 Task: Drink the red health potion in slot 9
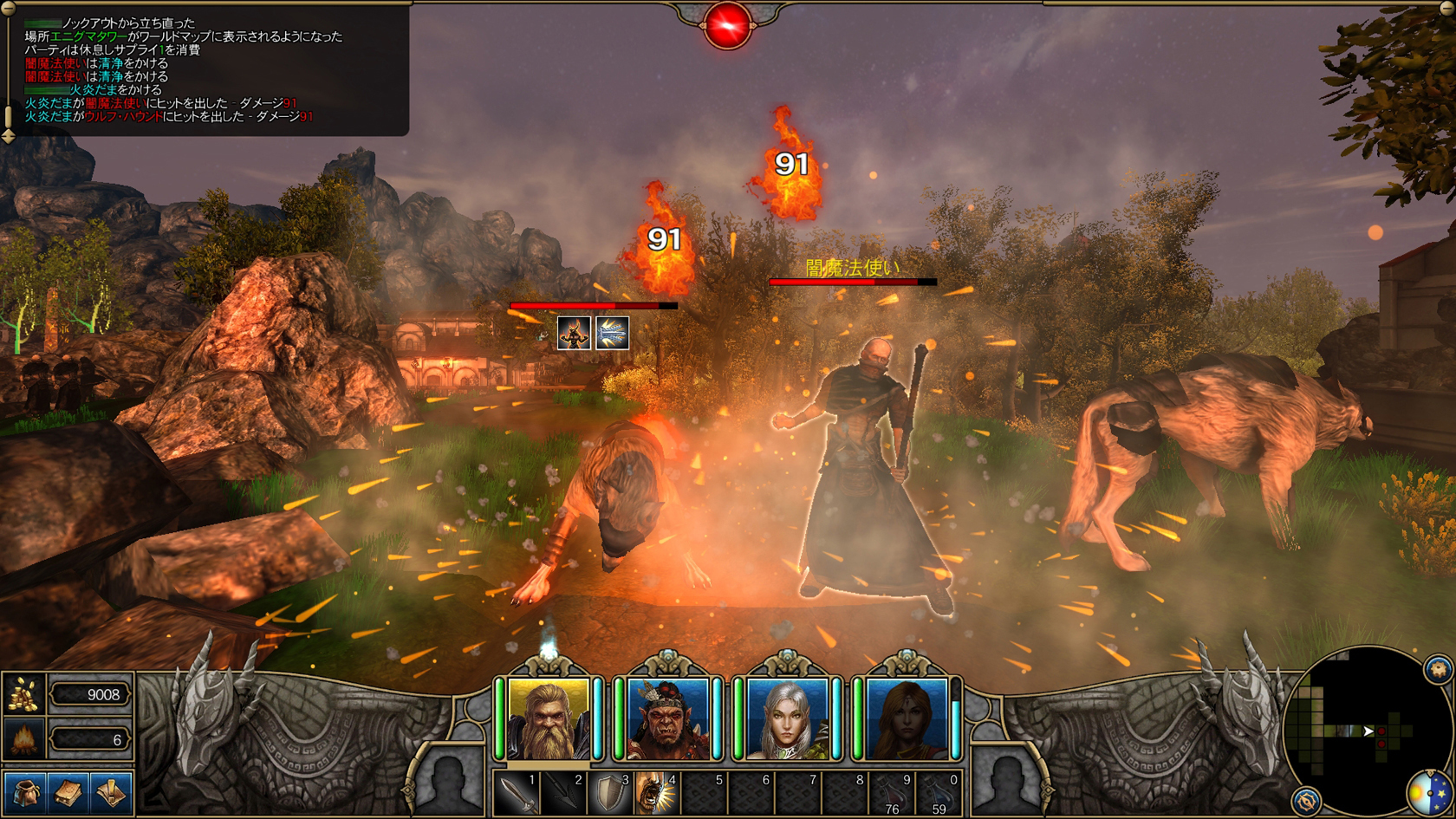coord(892,793)
